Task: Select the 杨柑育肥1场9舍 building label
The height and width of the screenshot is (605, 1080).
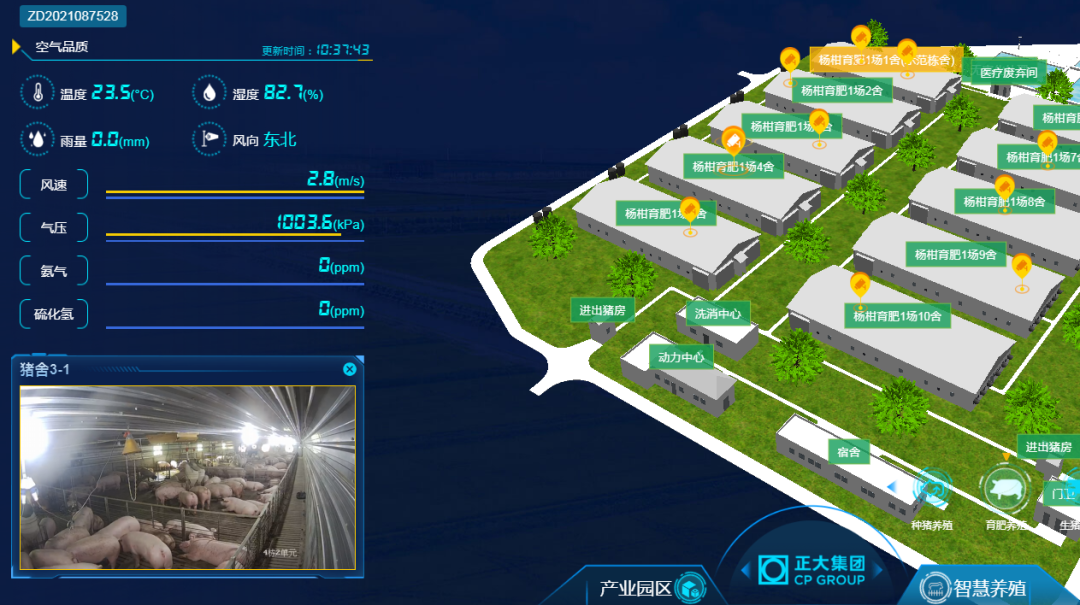Action: tap(956, 255)
